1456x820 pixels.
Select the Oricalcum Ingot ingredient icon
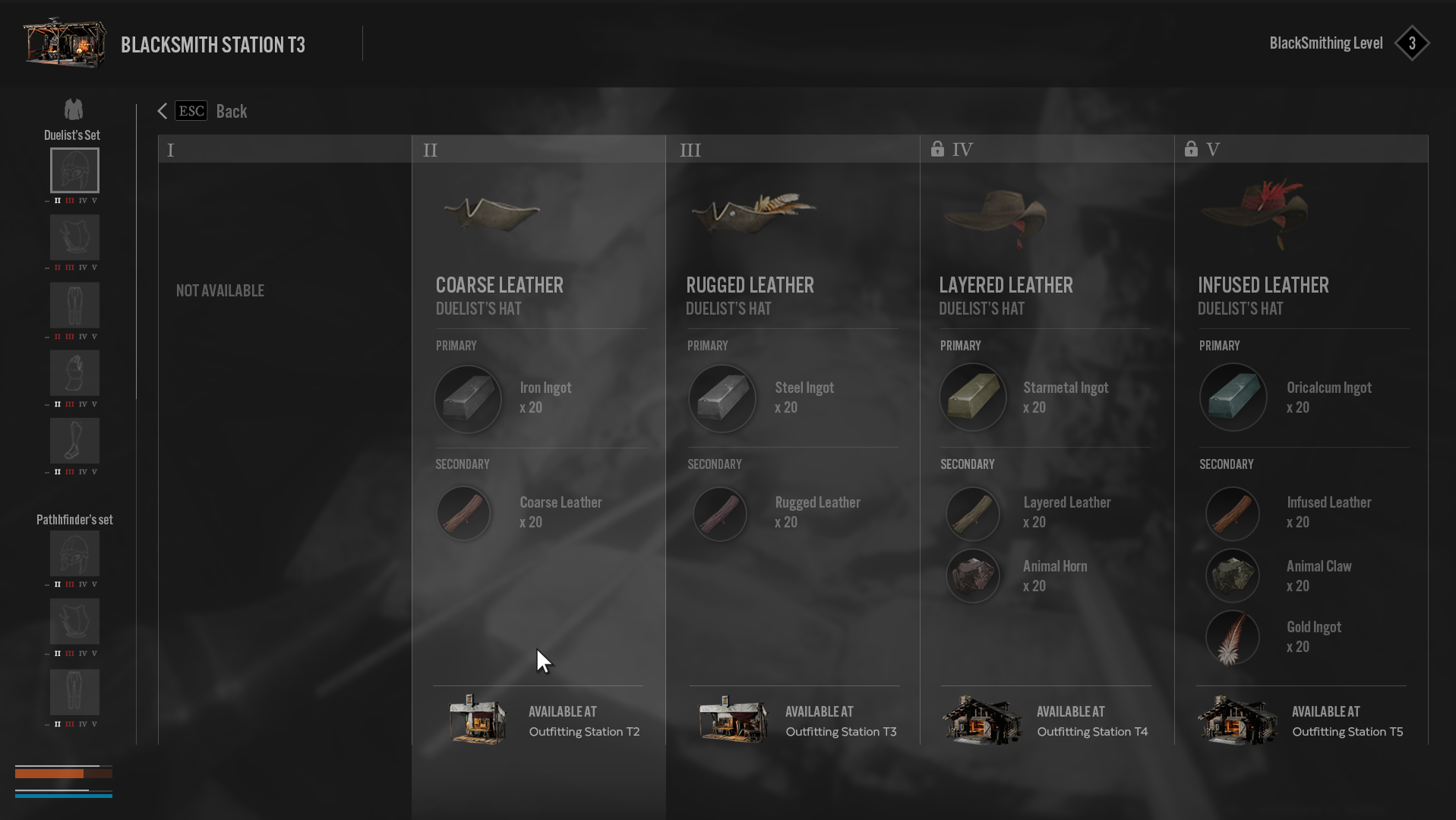point(1233,397)
